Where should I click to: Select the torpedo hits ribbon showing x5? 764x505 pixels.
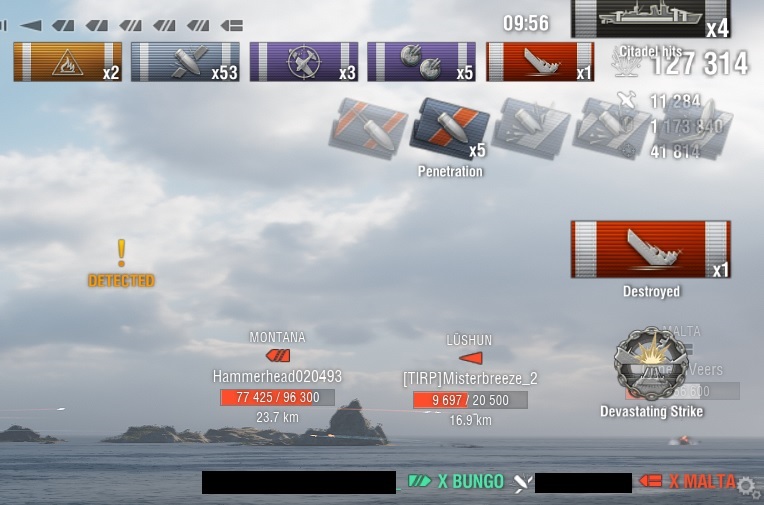[x=421, y=62]
